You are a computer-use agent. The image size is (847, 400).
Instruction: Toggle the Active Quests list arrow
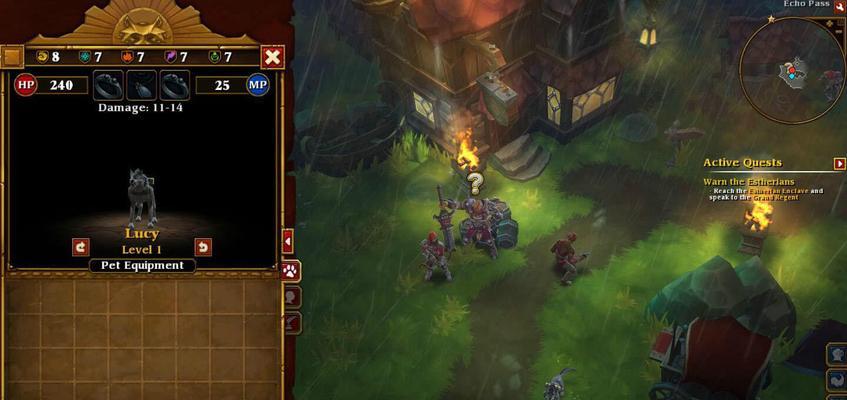(840, 163)
